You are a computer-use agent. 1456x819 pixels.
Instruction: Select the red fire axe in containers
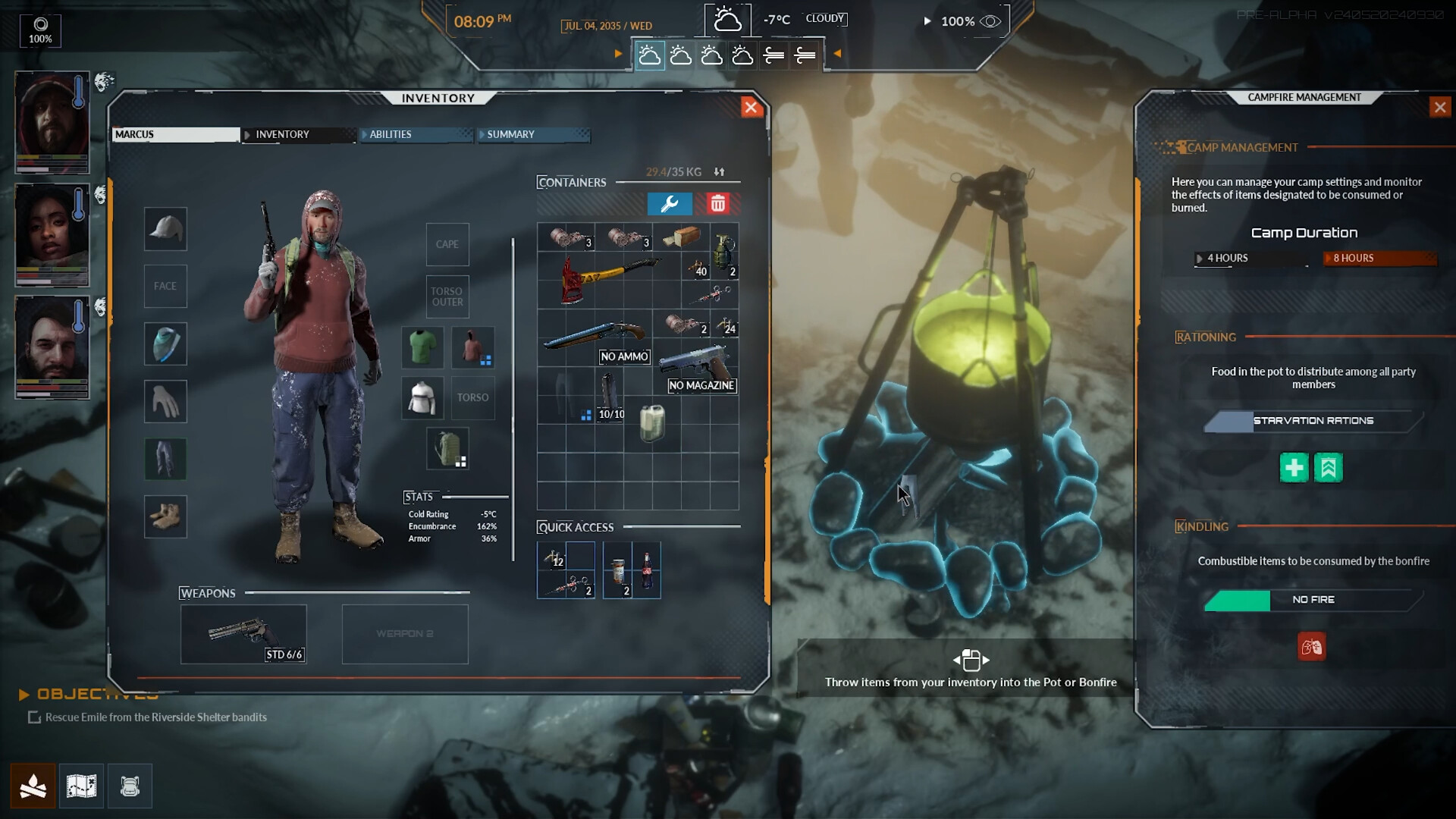coord(607,278)
